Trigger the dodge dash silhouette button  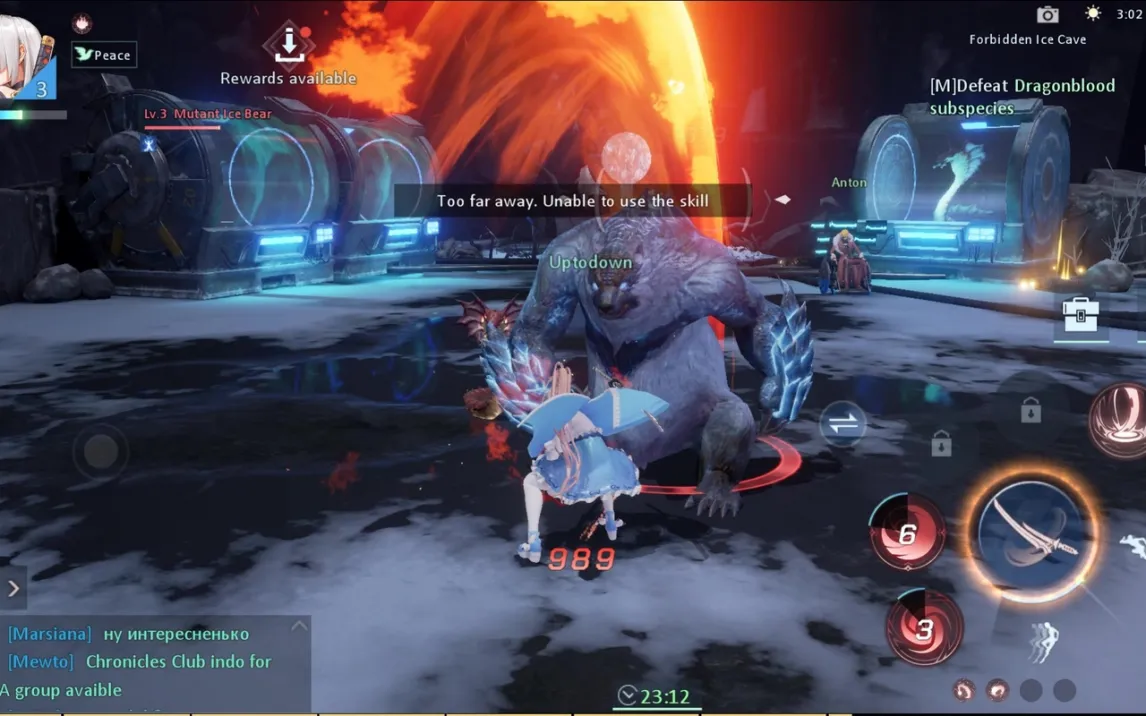[x=1041, y=641]
